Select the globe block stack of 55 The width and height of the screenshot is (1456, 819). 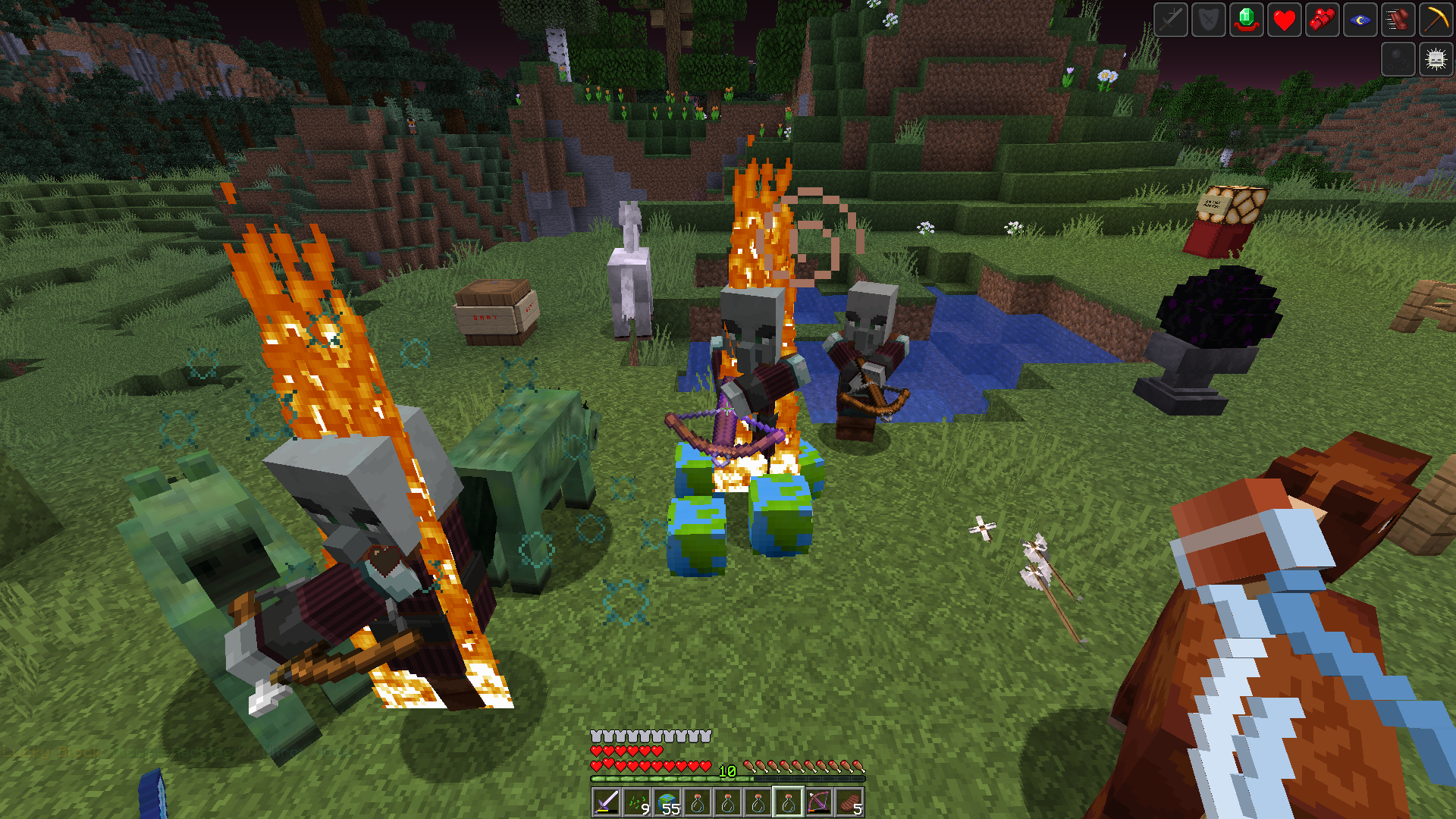click(x=668, y=802)
